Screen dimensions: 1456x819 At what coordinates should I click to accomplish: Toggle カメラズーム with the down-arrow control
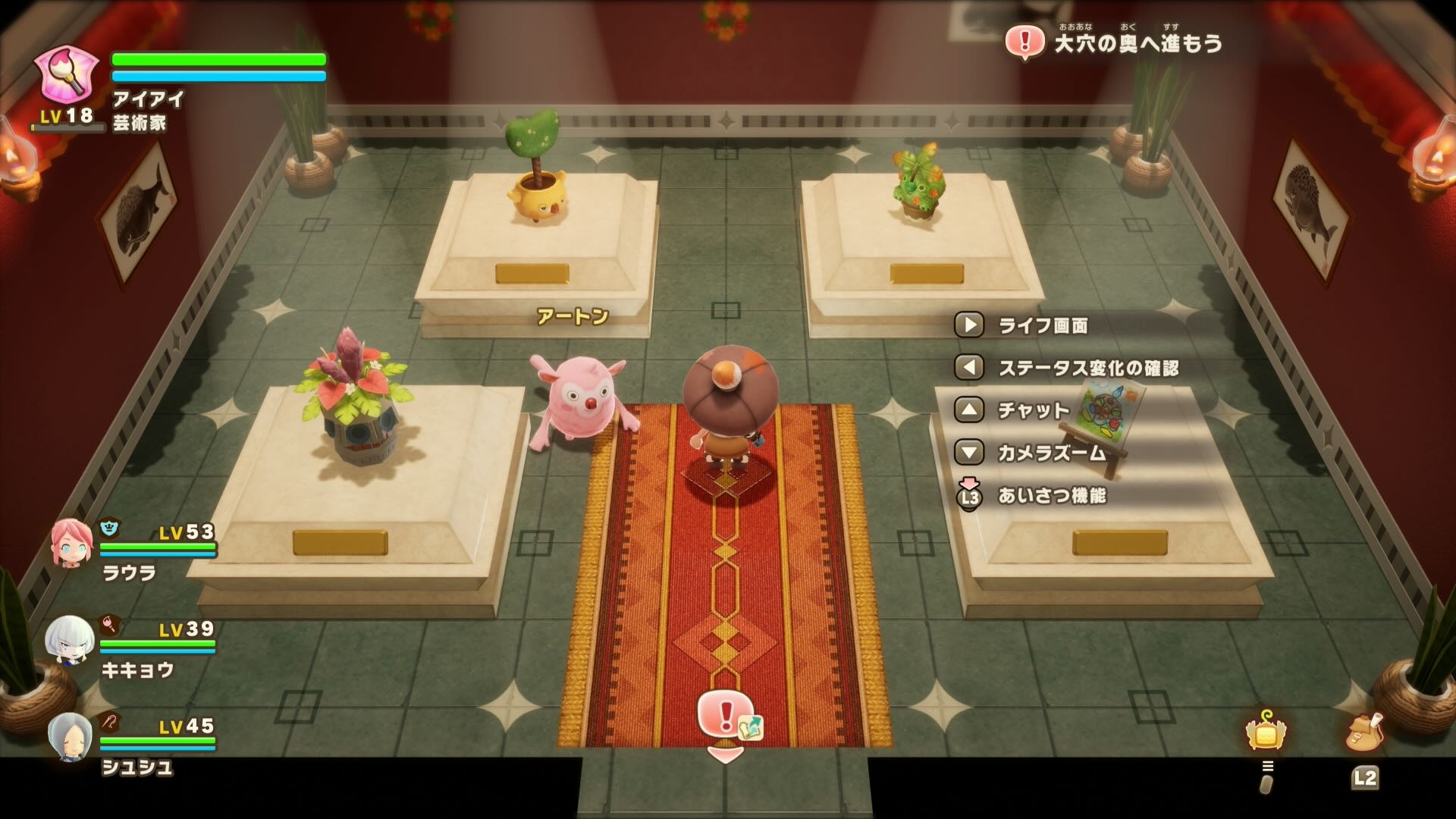point(968,452)
